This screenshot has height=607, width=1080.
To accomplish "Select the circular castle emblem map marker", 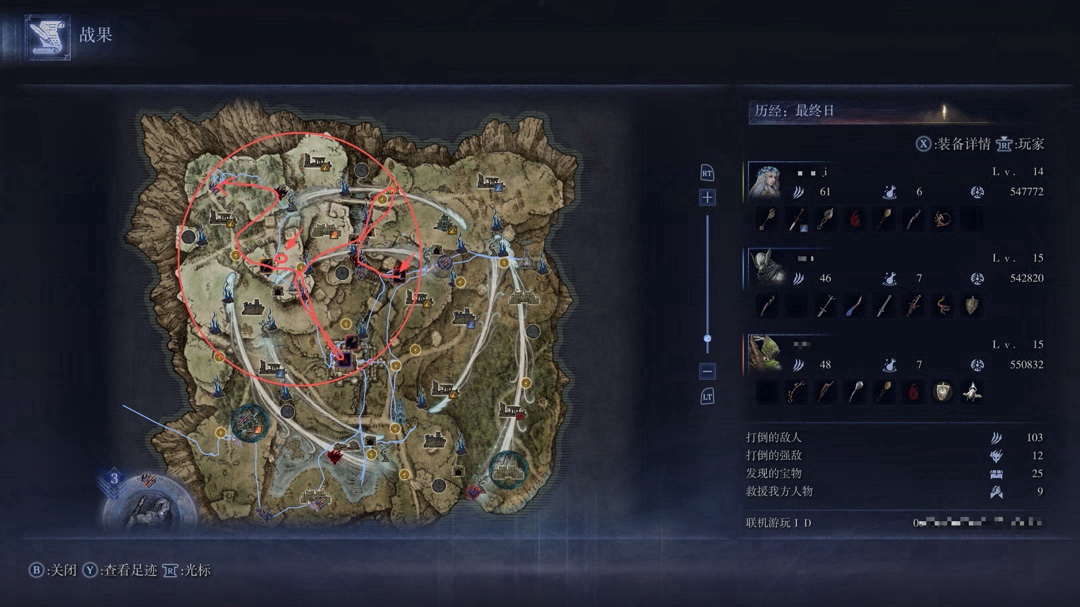I will [508, 467].
